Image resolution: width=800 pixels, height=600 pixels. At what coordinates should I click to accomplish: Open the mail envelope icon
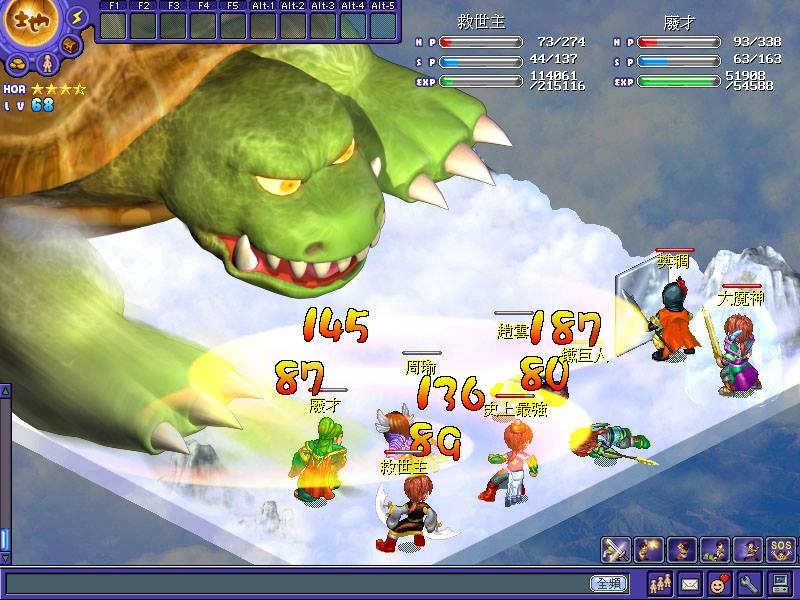pos(690,582)
